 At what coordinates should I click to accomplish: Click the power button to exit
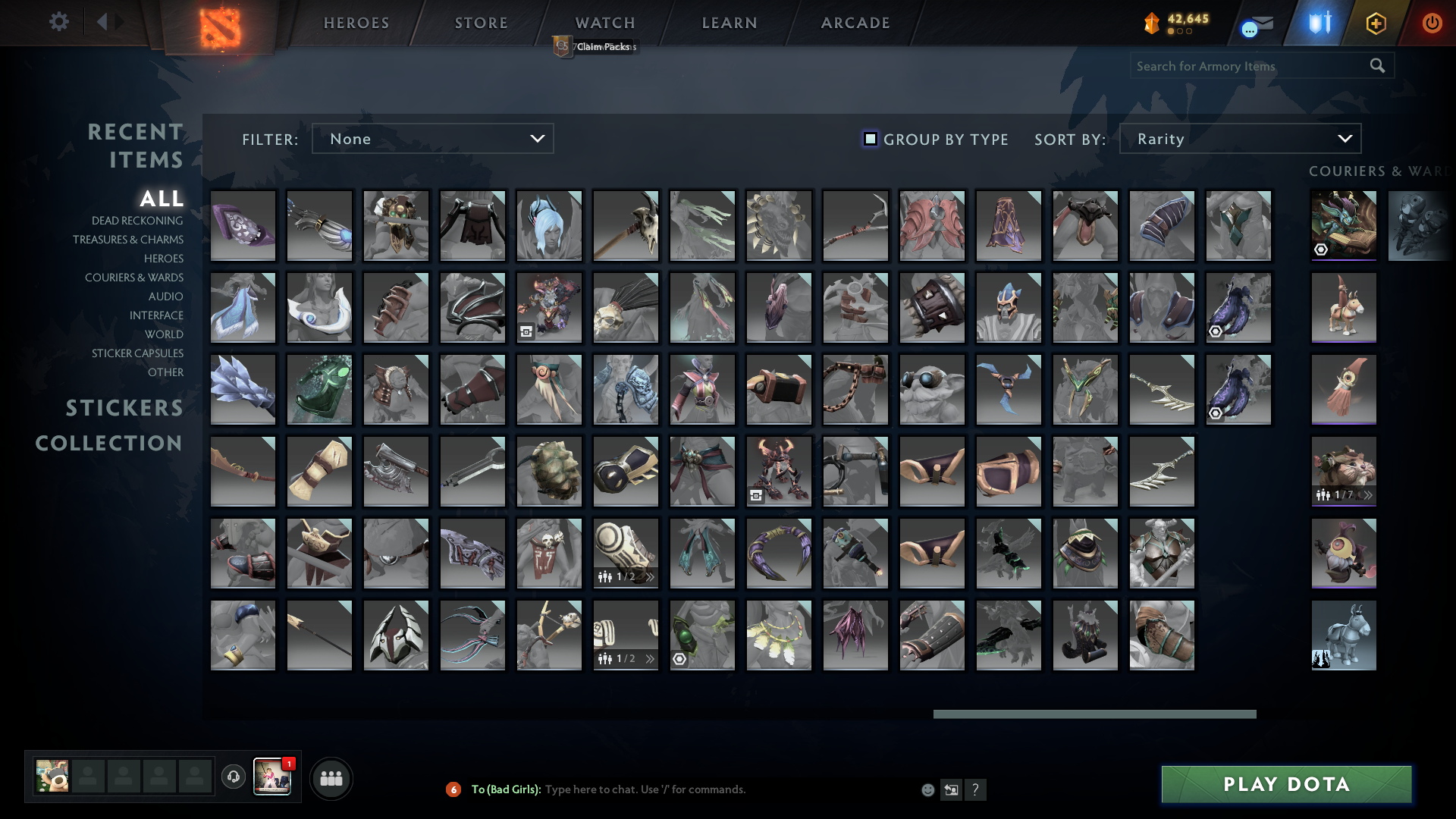[1432, 23]
